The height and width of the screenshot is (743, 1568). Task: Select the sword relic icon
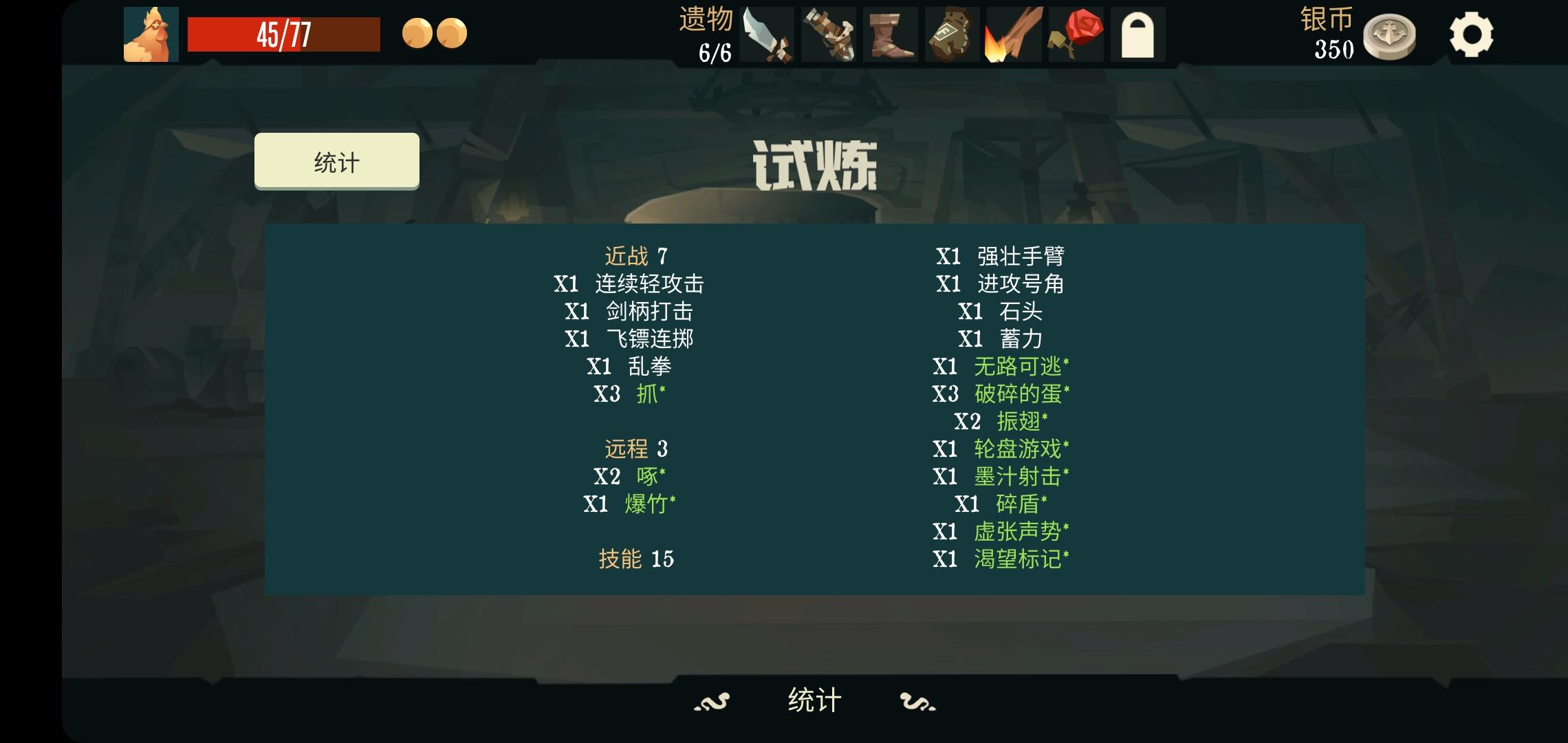(767, 33)
